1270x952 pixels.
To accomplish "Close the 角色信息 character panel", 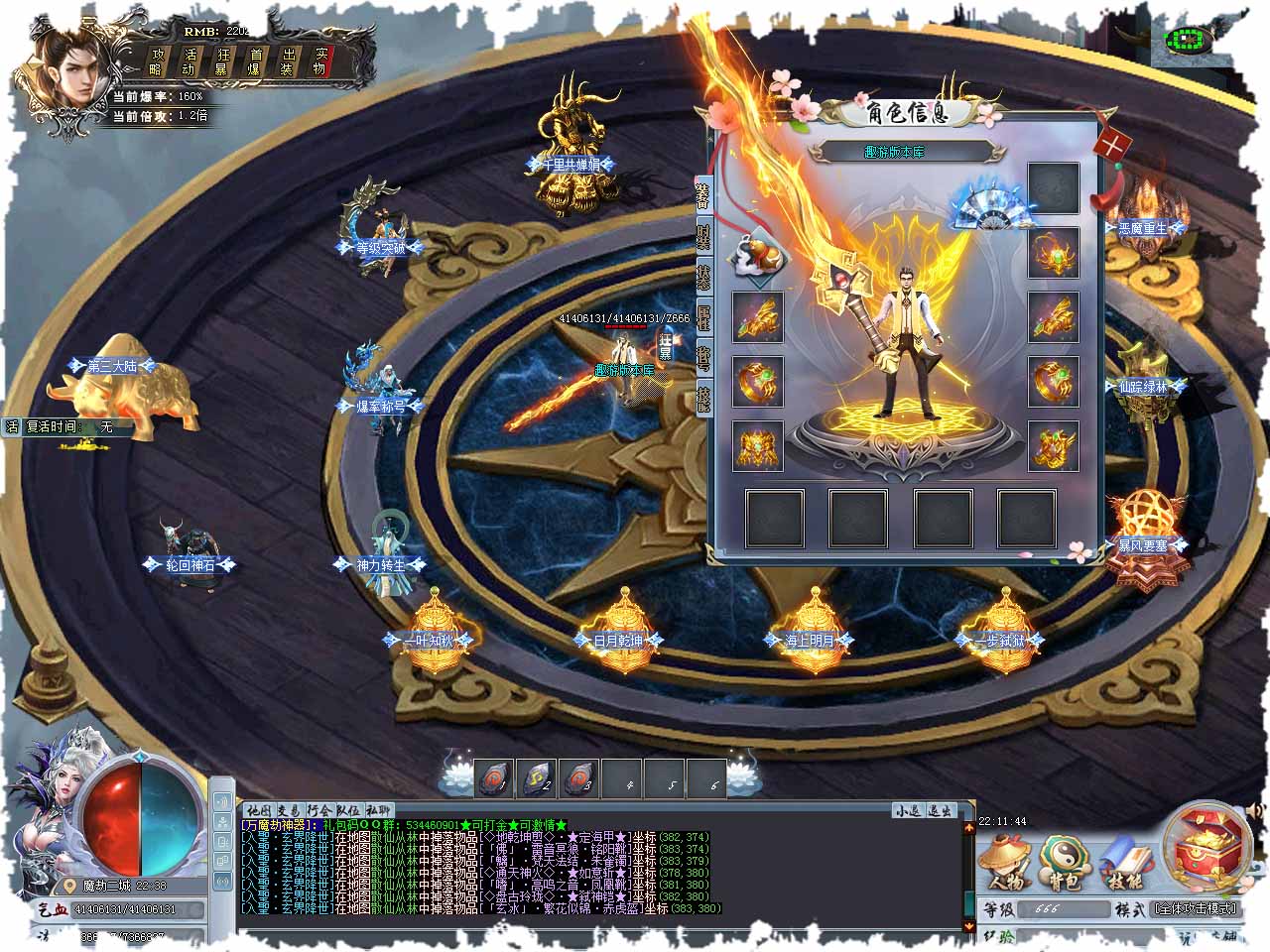I will (1113, 144).
